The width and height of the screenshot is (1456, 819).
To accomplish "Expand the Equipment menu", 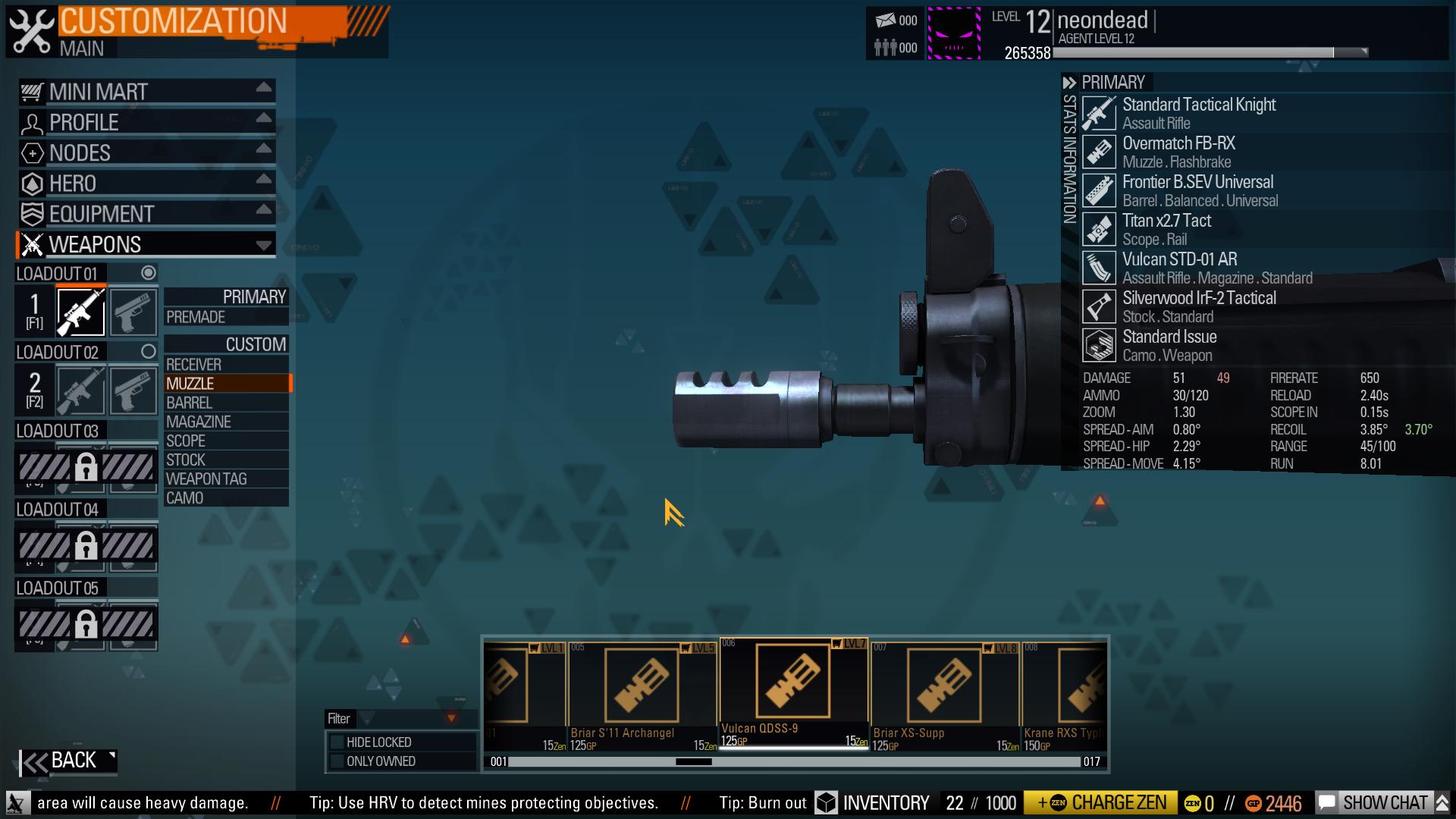I will point(146,214).
